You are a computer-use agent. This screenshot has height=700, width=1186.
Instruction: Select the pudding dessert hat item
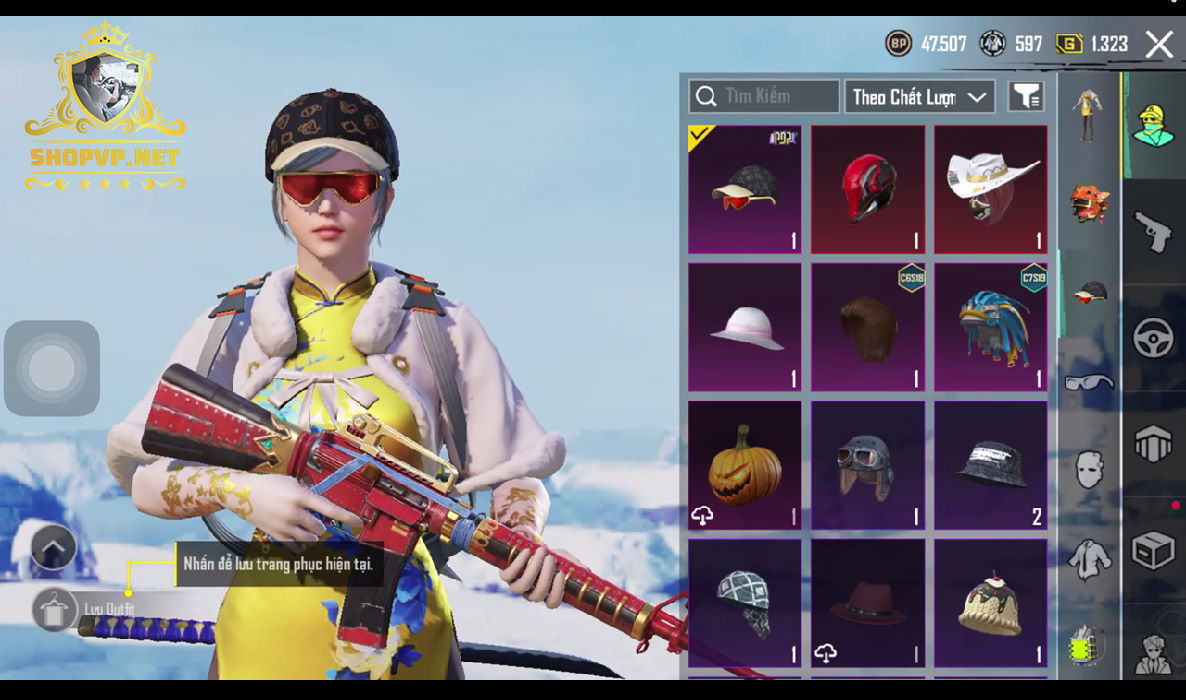coord(991,603)
